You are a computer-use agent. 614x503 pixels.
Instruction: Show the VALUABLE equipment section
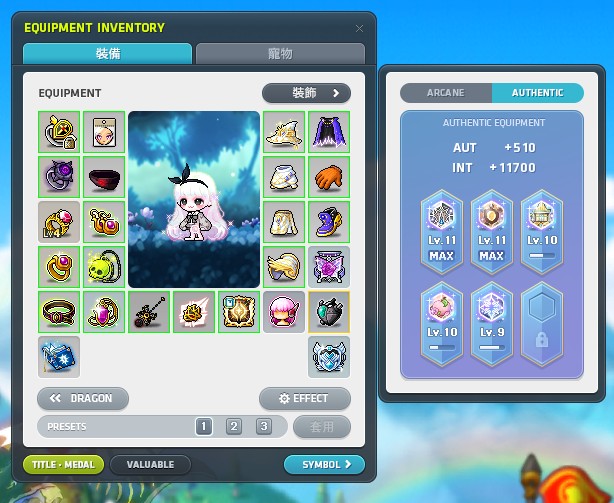(150, 464)
